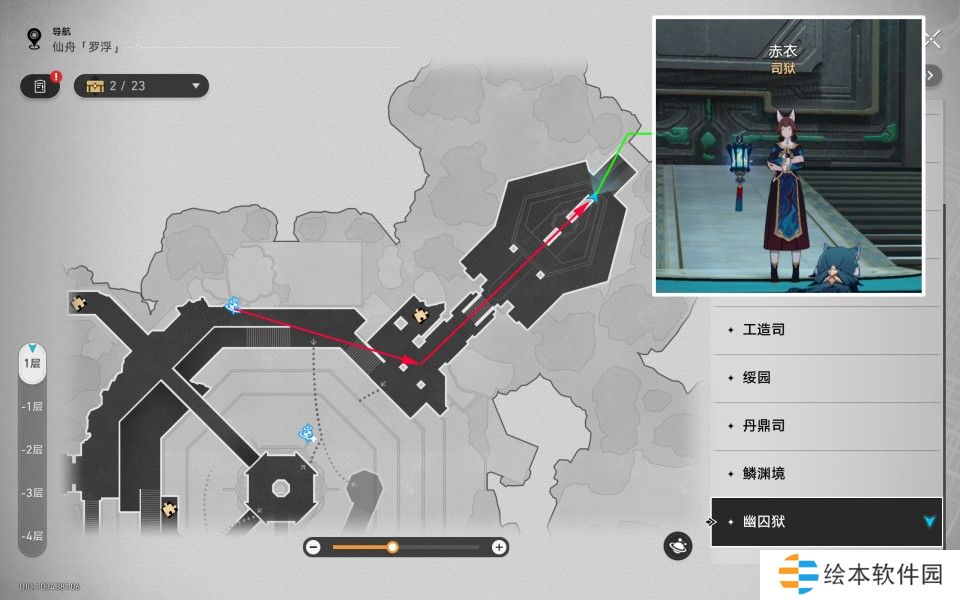Click the map zoom slider handle
Screen dimensions: 960x600
(393, 547)
